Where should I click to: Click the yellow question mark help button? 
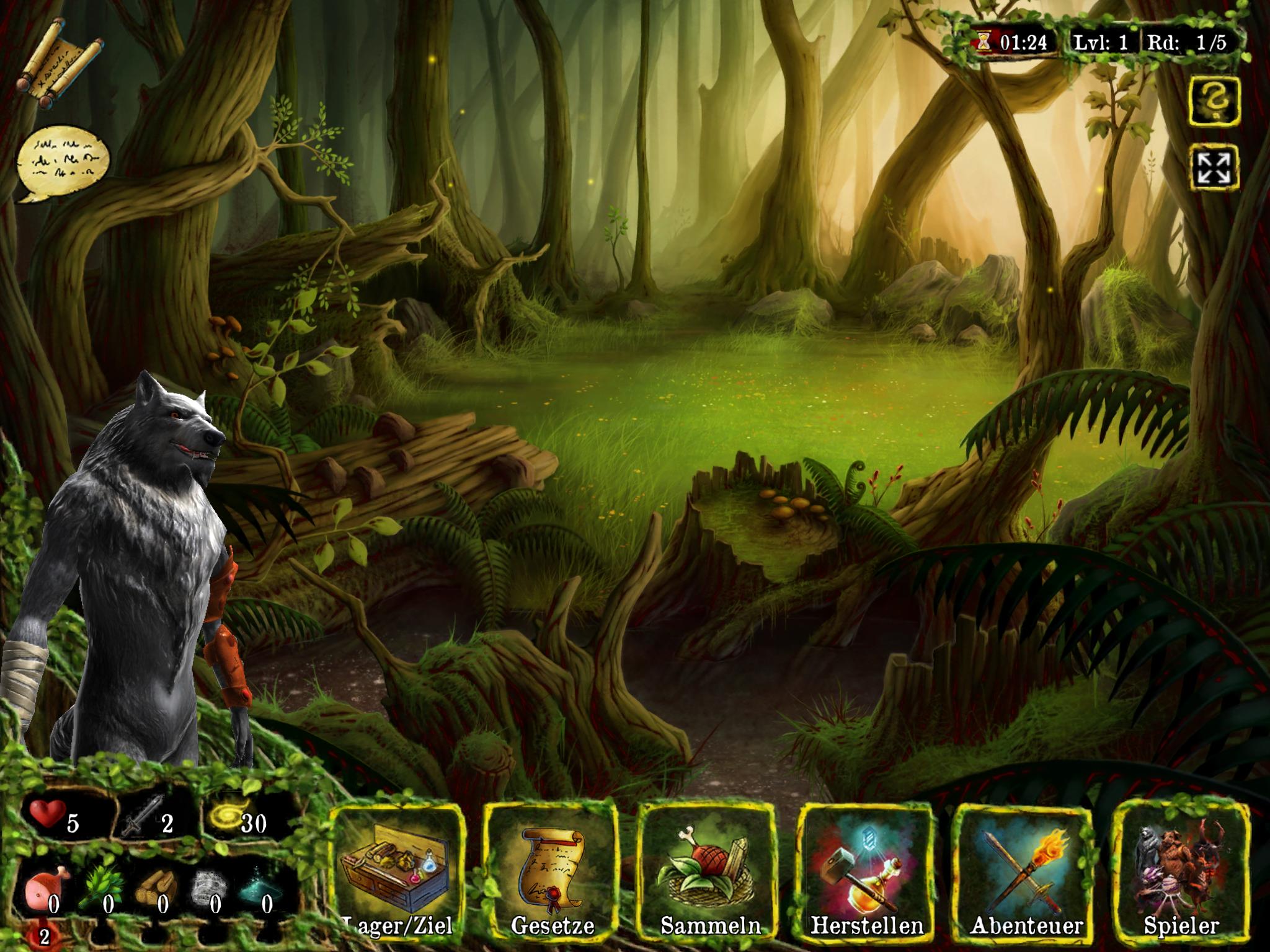(x=1214, y=102)
